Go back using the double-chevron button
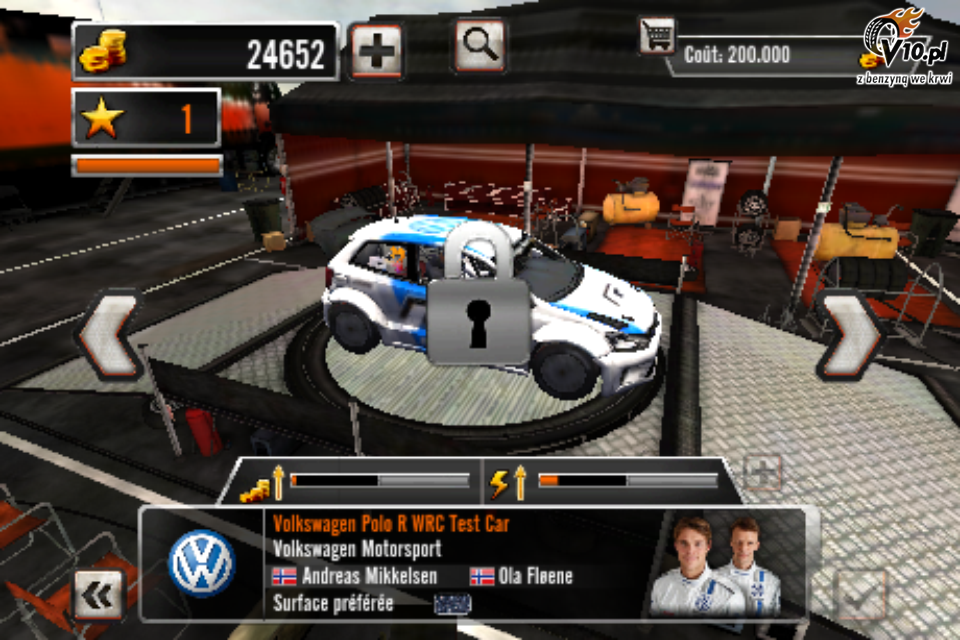The image size is (960, 640). click(98, 594)
